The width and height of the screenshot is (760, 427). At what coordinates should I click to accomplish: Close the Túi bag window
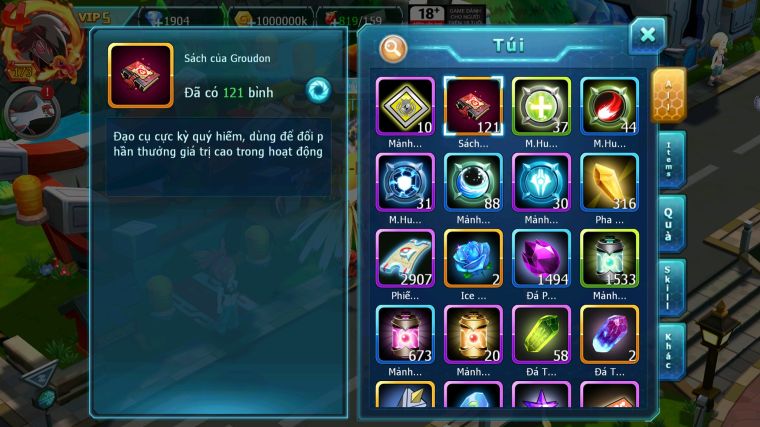coord(647,35)
